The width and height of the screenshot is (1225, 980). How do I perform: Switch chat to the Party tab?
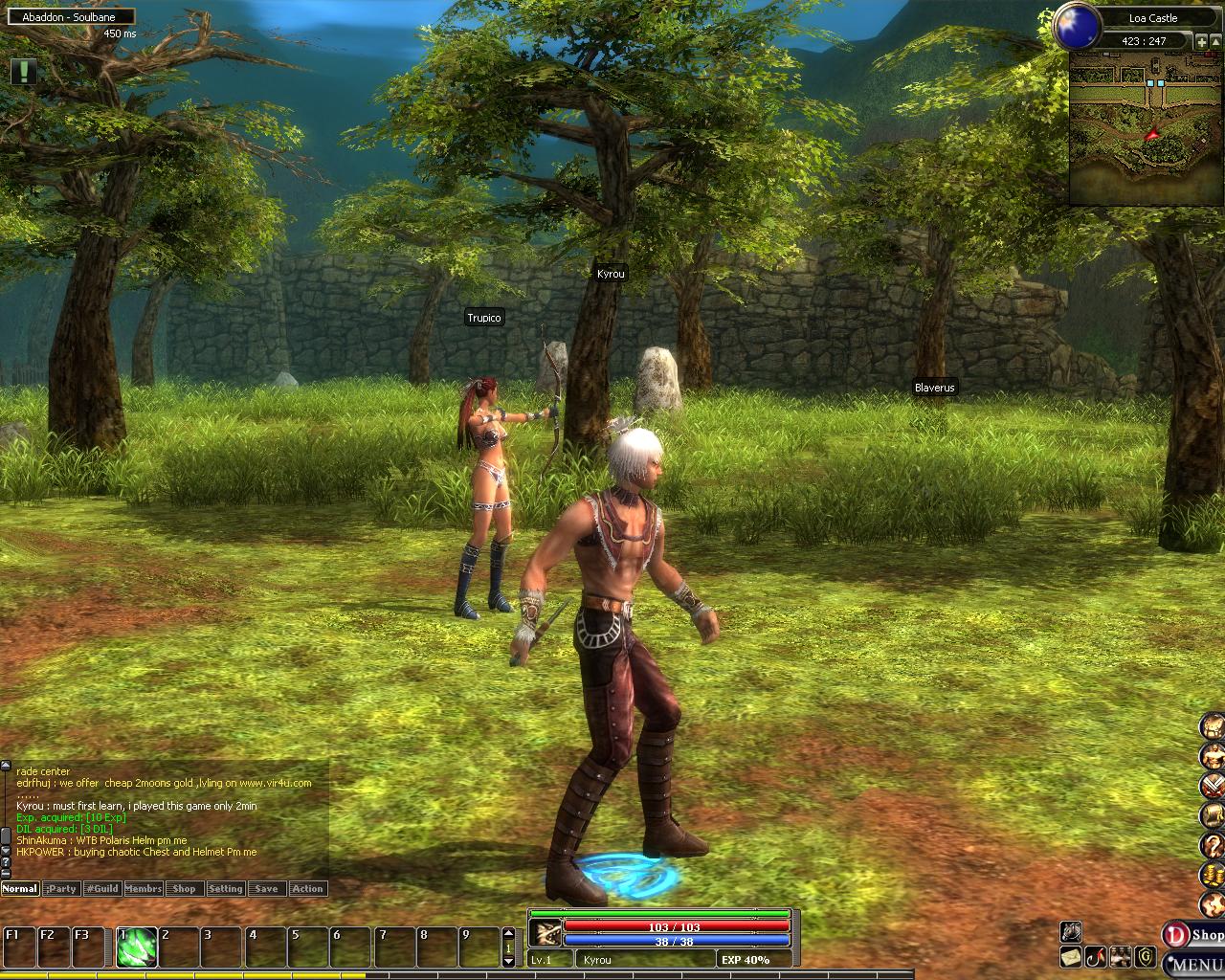61,888
